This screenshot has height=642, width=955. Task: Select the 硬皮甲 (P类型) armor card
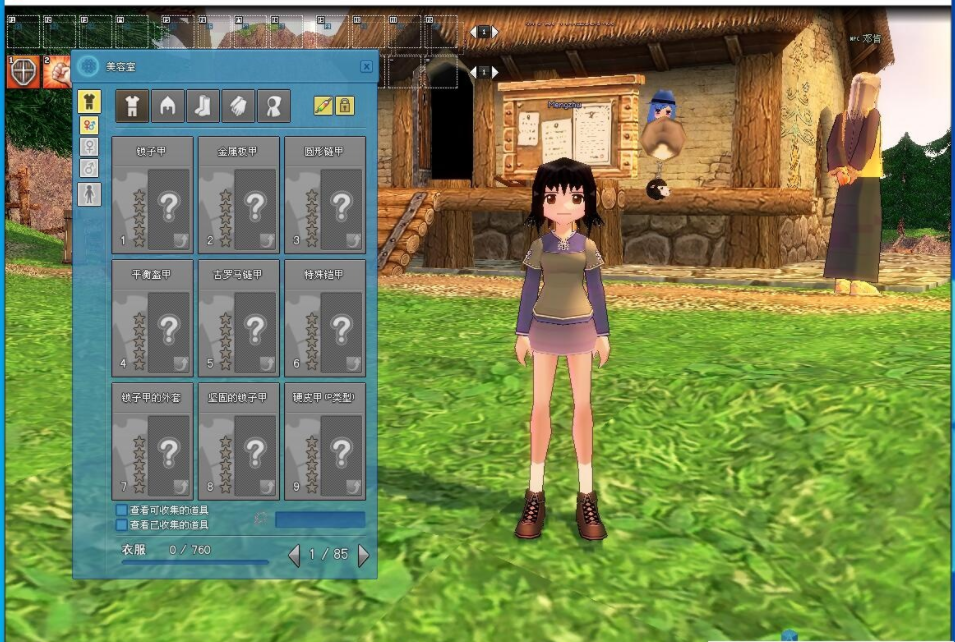pyautogui.click(x=325, y=441)
